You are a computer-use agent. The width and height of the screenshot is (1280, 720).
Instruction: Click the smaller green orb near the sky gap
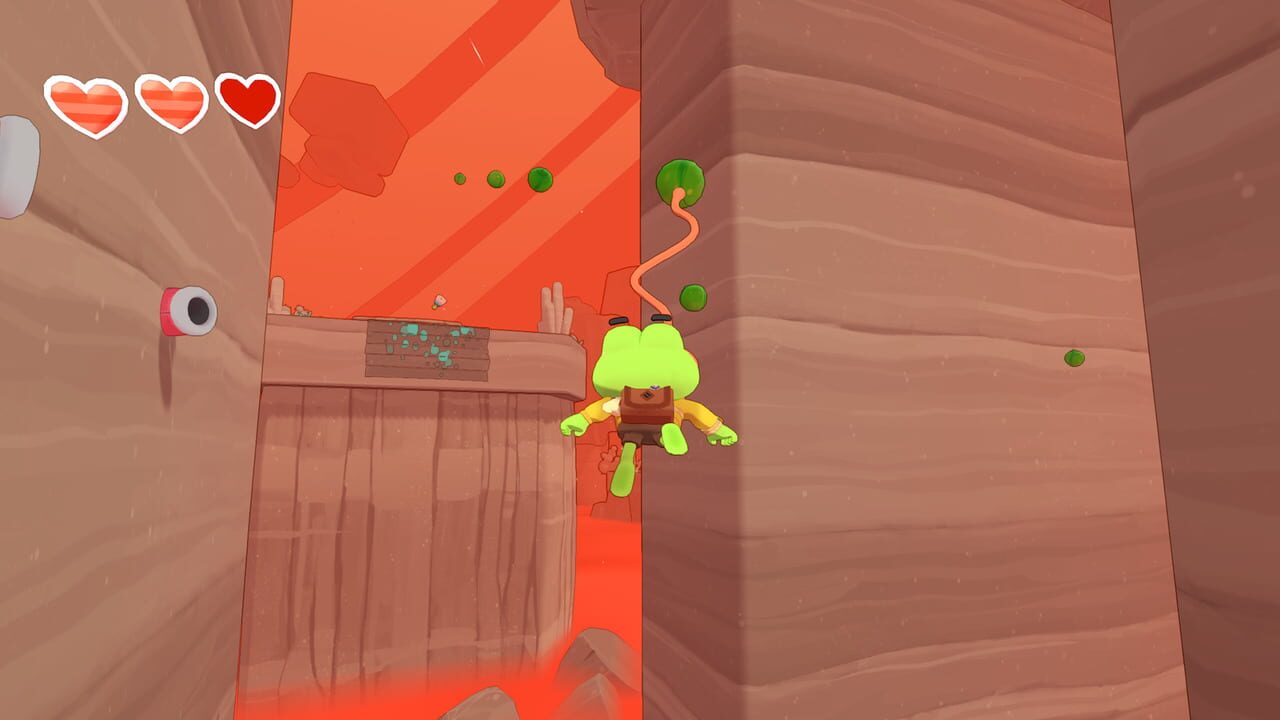[x=459, y=179]
